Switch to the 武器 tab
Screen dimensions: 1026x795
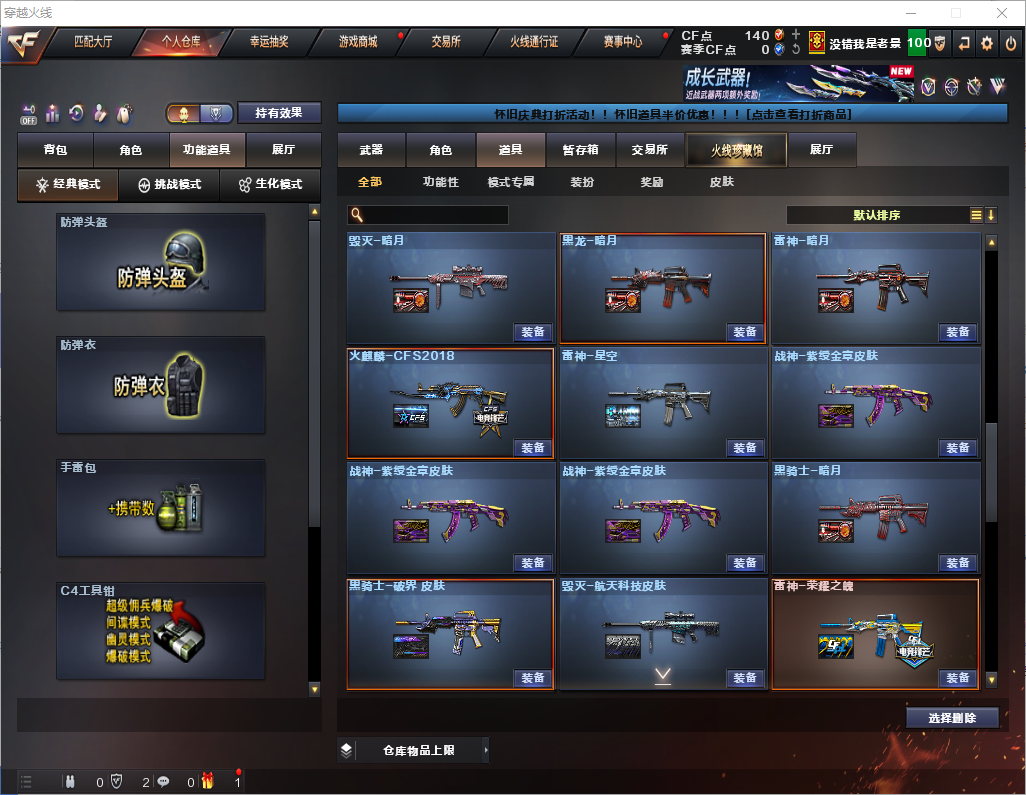[x=371, y=150]
